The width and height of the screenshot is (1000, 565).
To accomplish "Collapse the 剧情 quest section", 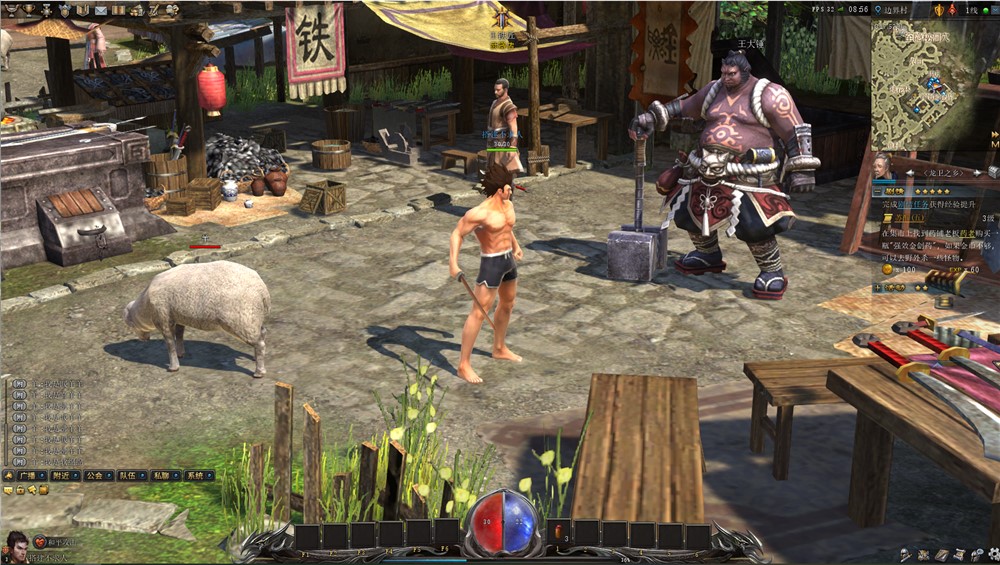I will coord(878,189).
